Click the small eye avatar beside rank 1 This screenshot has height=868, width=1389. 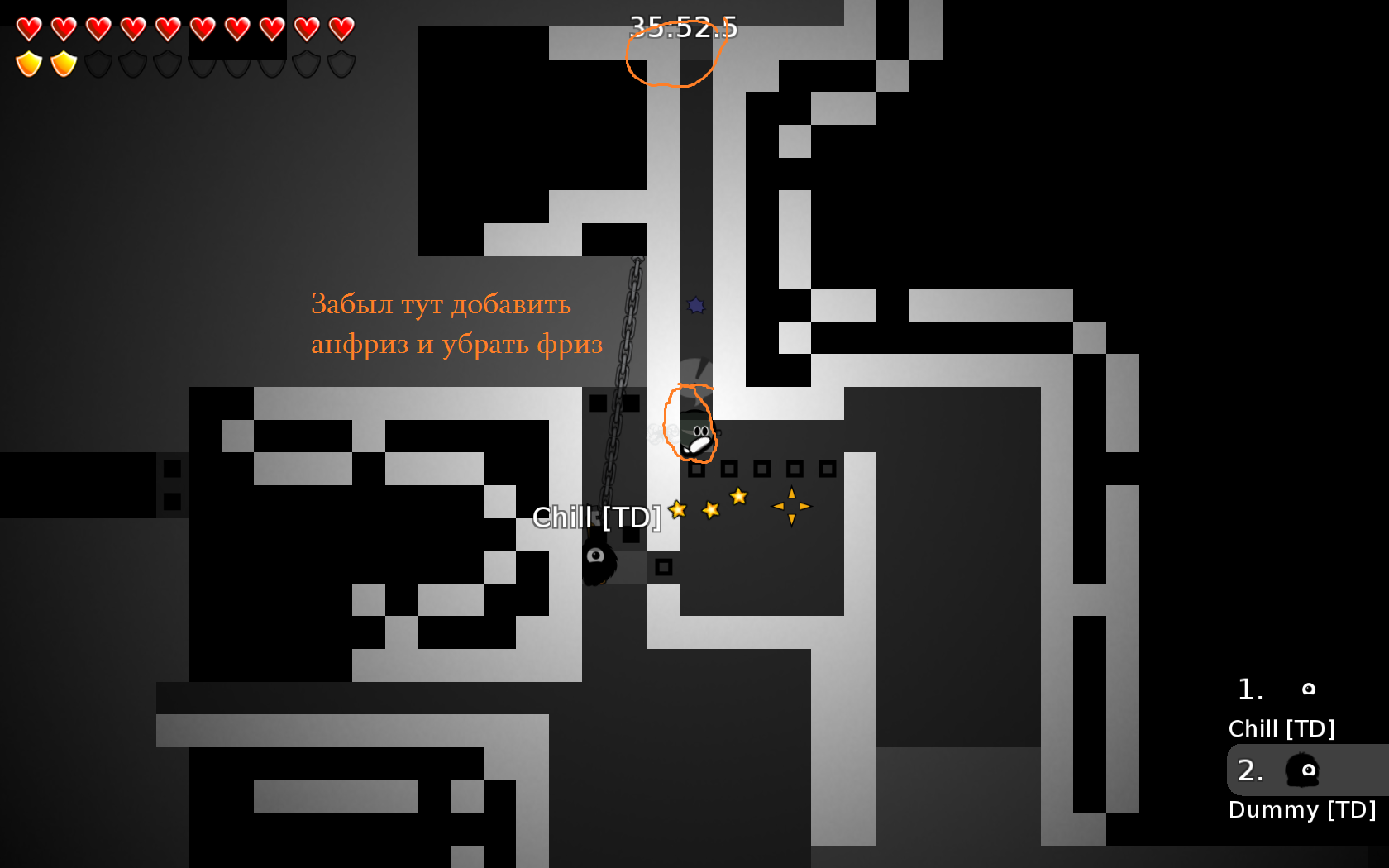1308,689
